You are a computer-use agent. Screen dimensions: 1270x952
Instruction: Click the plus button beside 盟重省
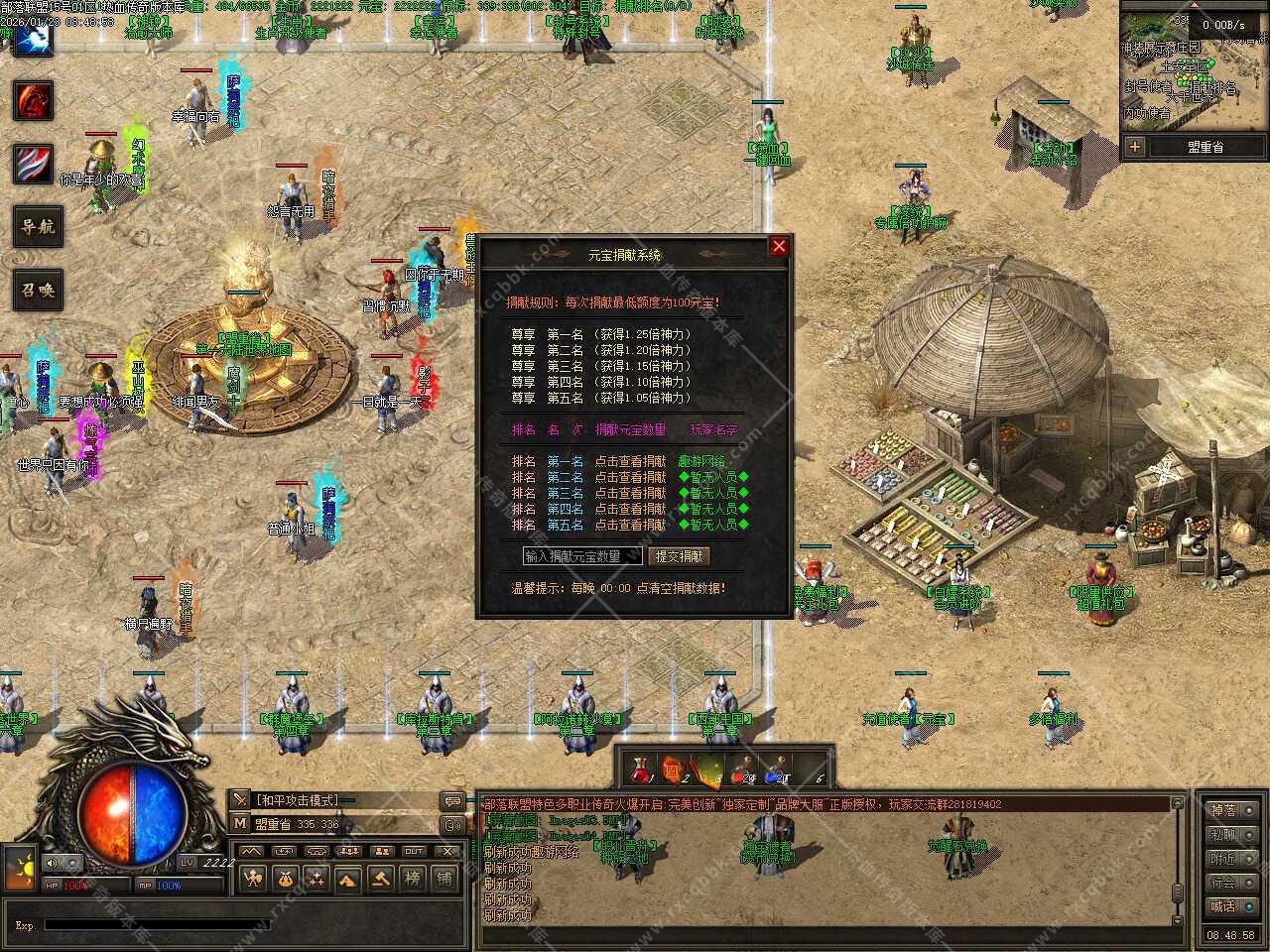1134,147
